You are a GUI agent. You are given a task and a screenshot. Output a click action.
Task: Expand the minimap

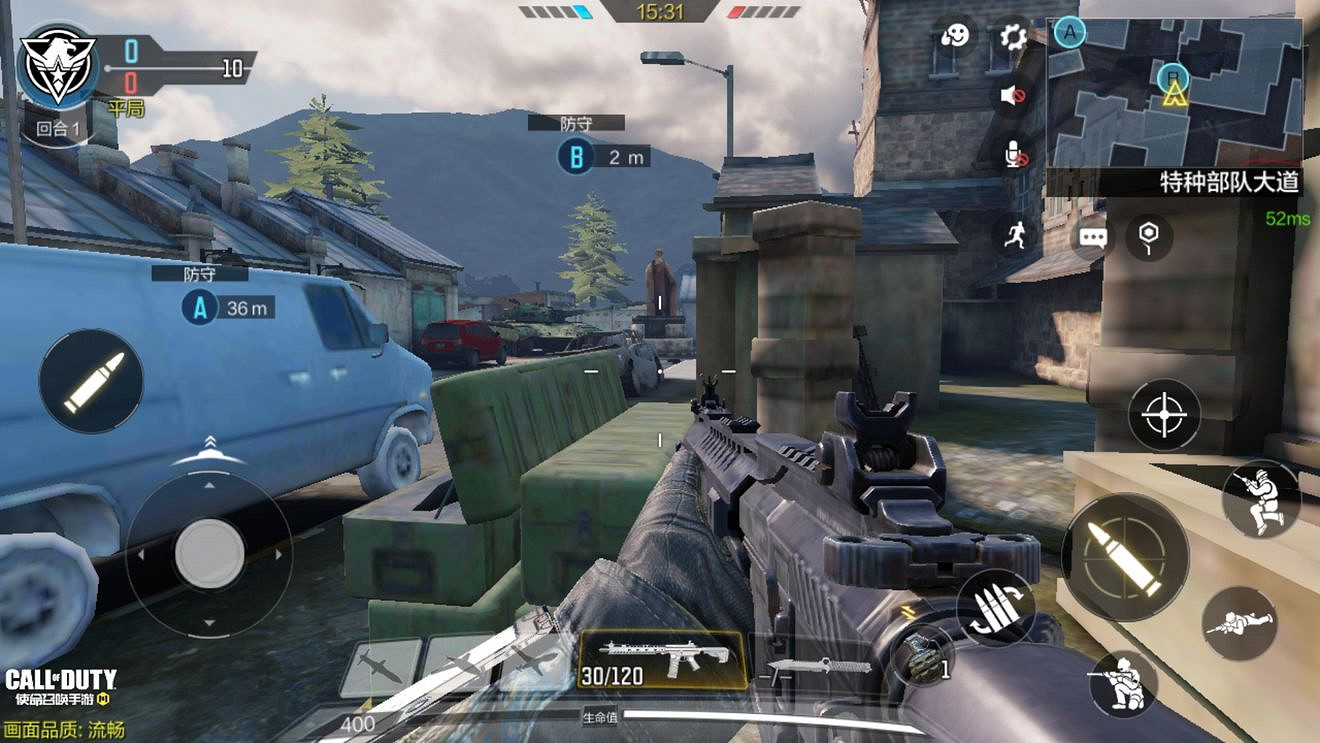[1174, 93]
